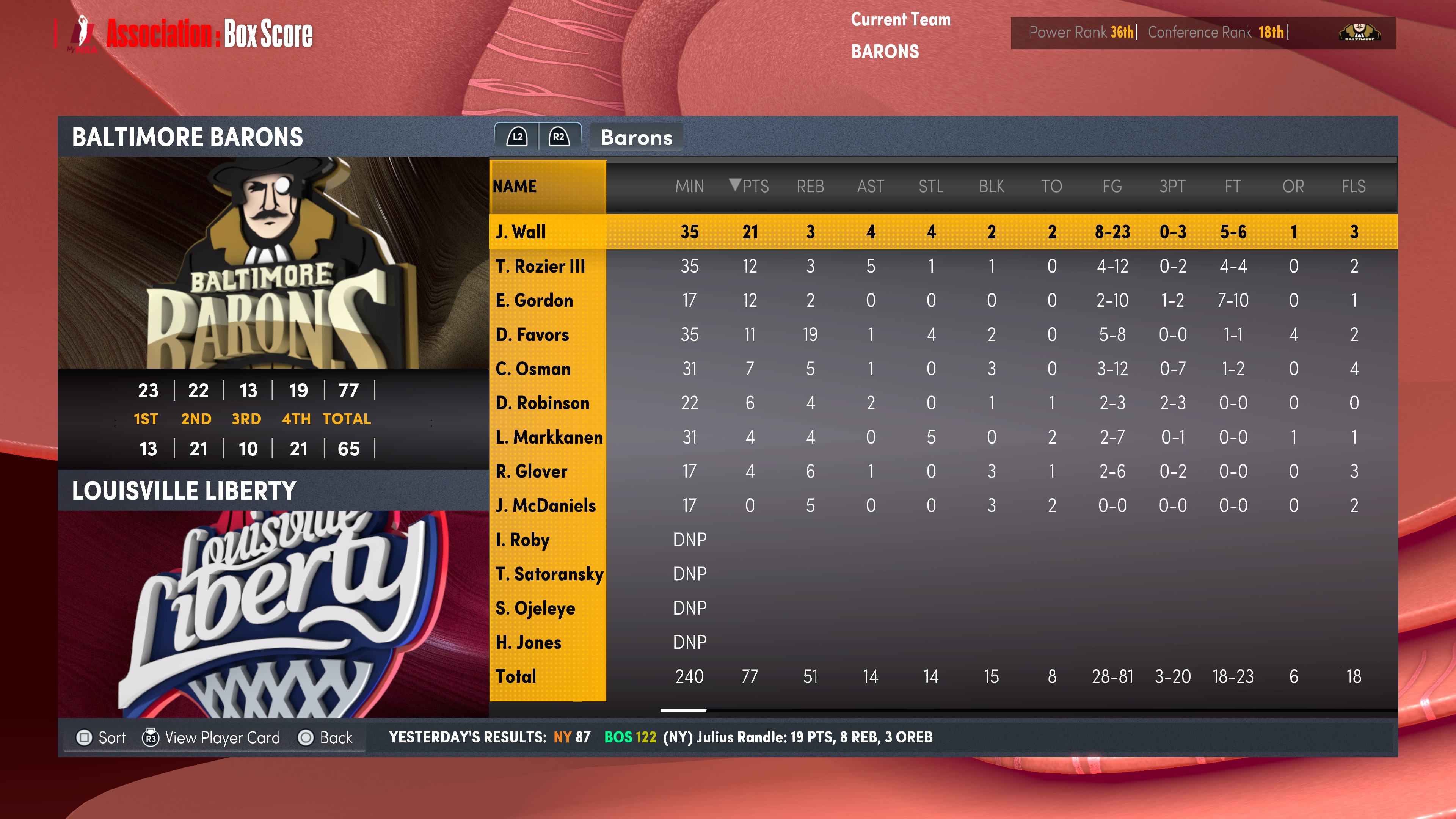This screenshot has height=819, width=1456.
Task: Sort by the MIN column header
Action: tap(689, 186)
